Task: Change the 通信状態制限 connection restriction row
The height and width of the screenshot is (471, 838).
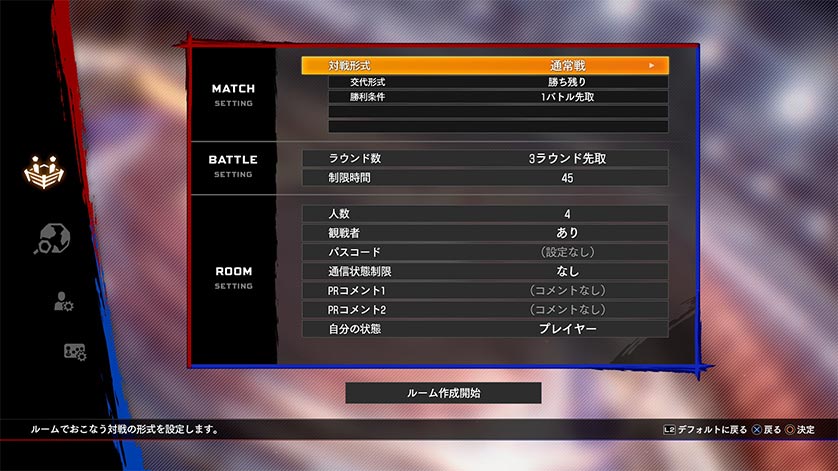Action: click(x=484, y=271)
